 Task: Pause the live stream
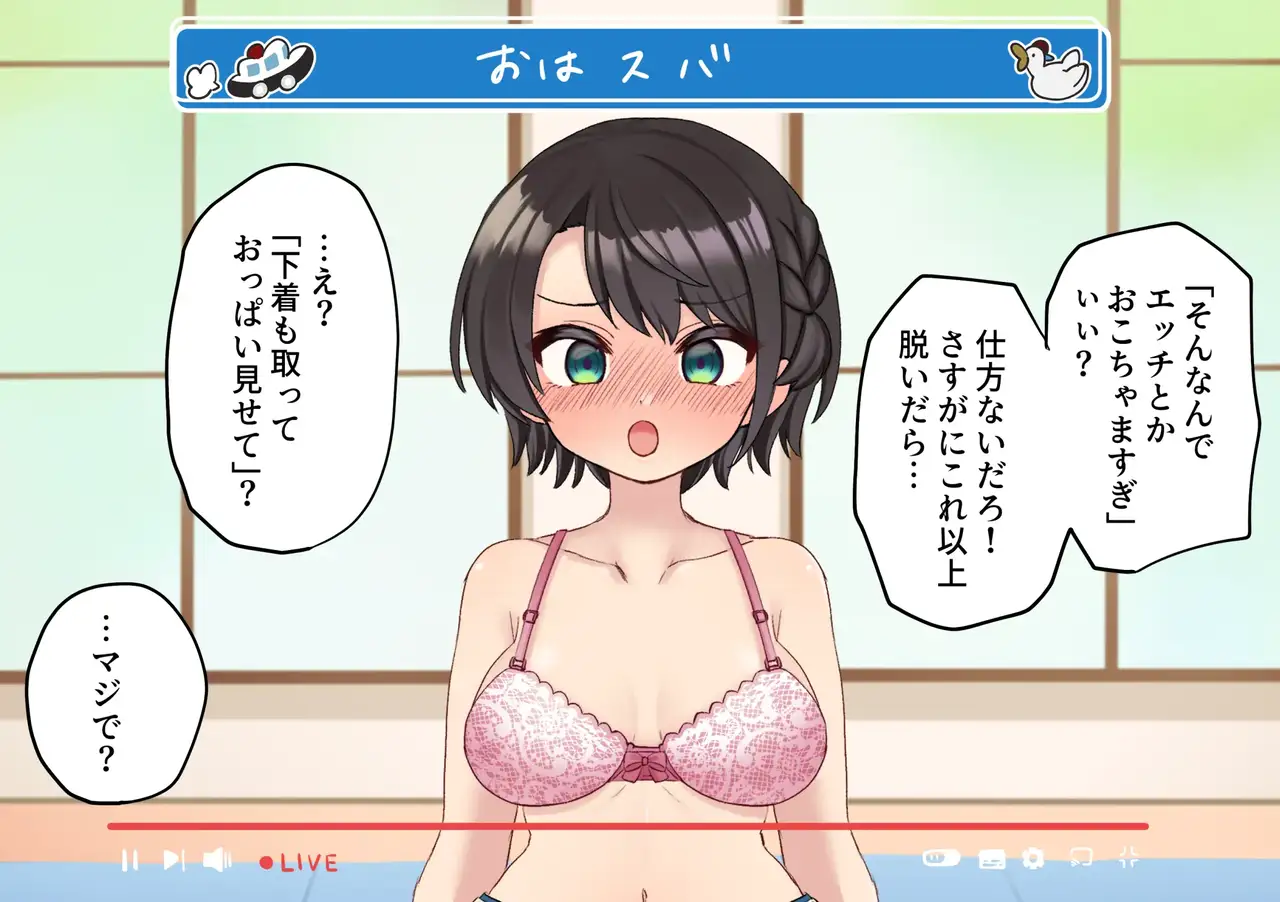129,859
